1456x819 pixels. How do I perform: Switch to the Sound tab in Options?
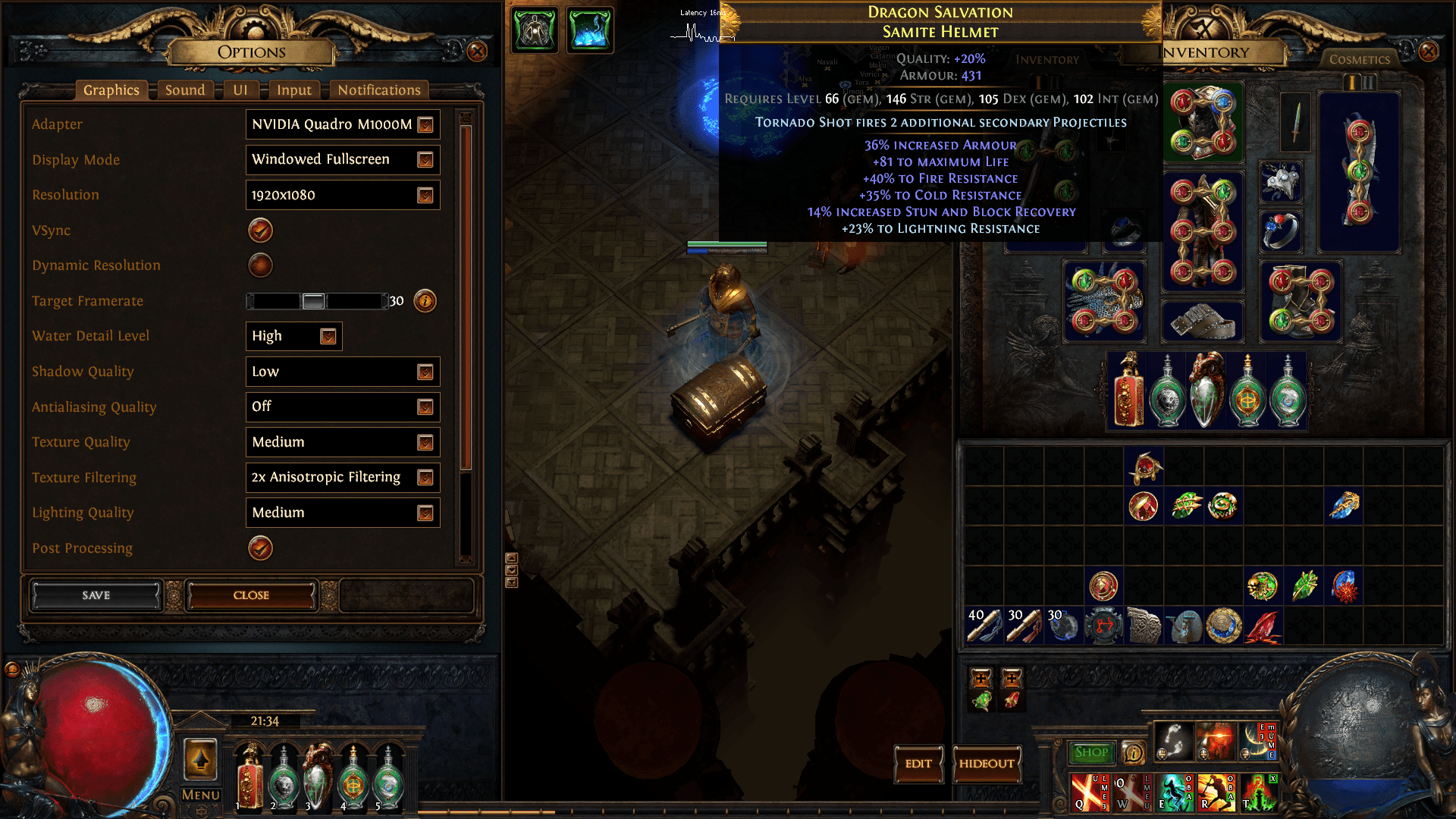(x=184, y=89)
